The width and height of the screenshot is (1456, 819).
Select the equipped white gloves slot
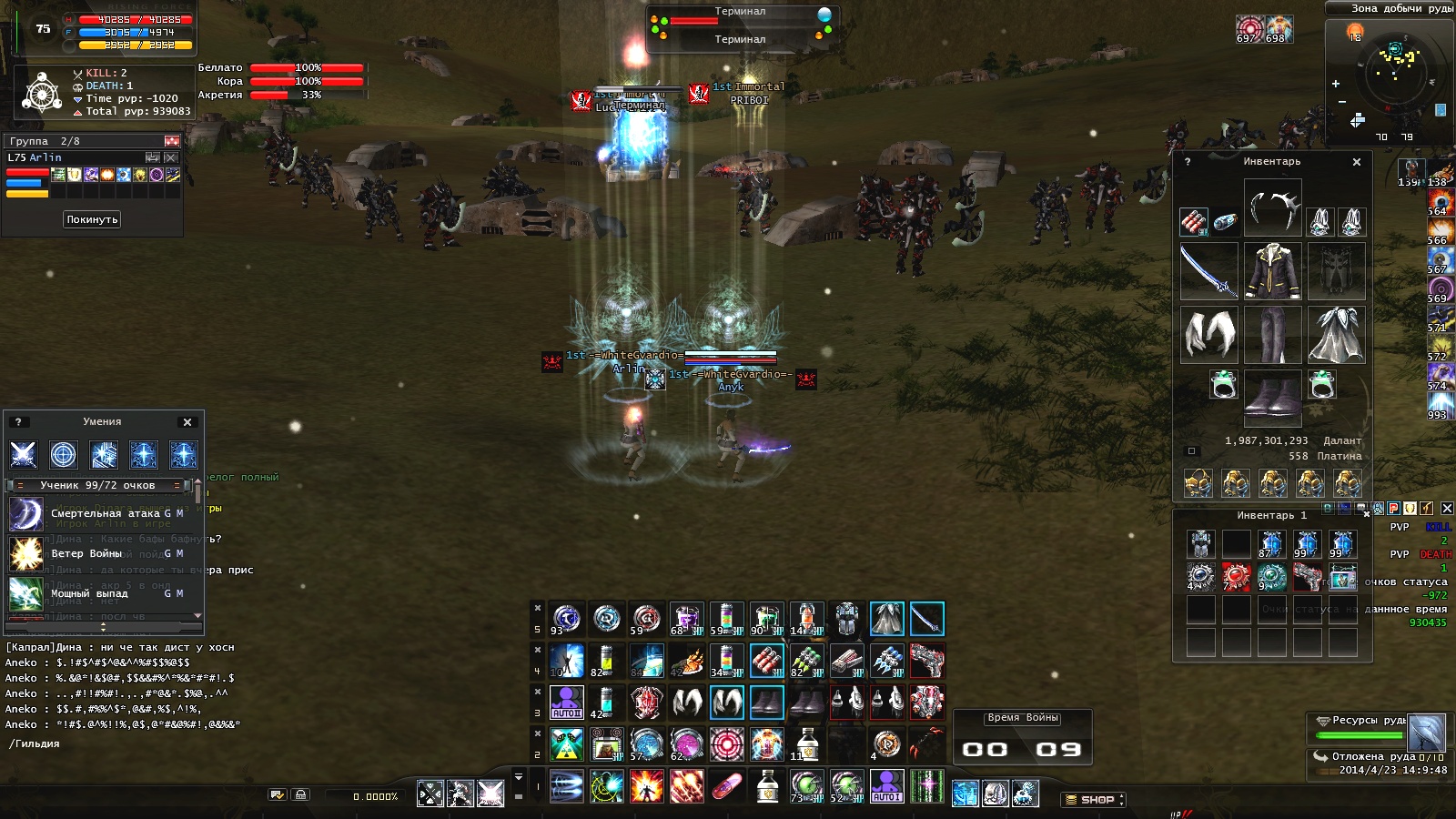point(1208,335)
